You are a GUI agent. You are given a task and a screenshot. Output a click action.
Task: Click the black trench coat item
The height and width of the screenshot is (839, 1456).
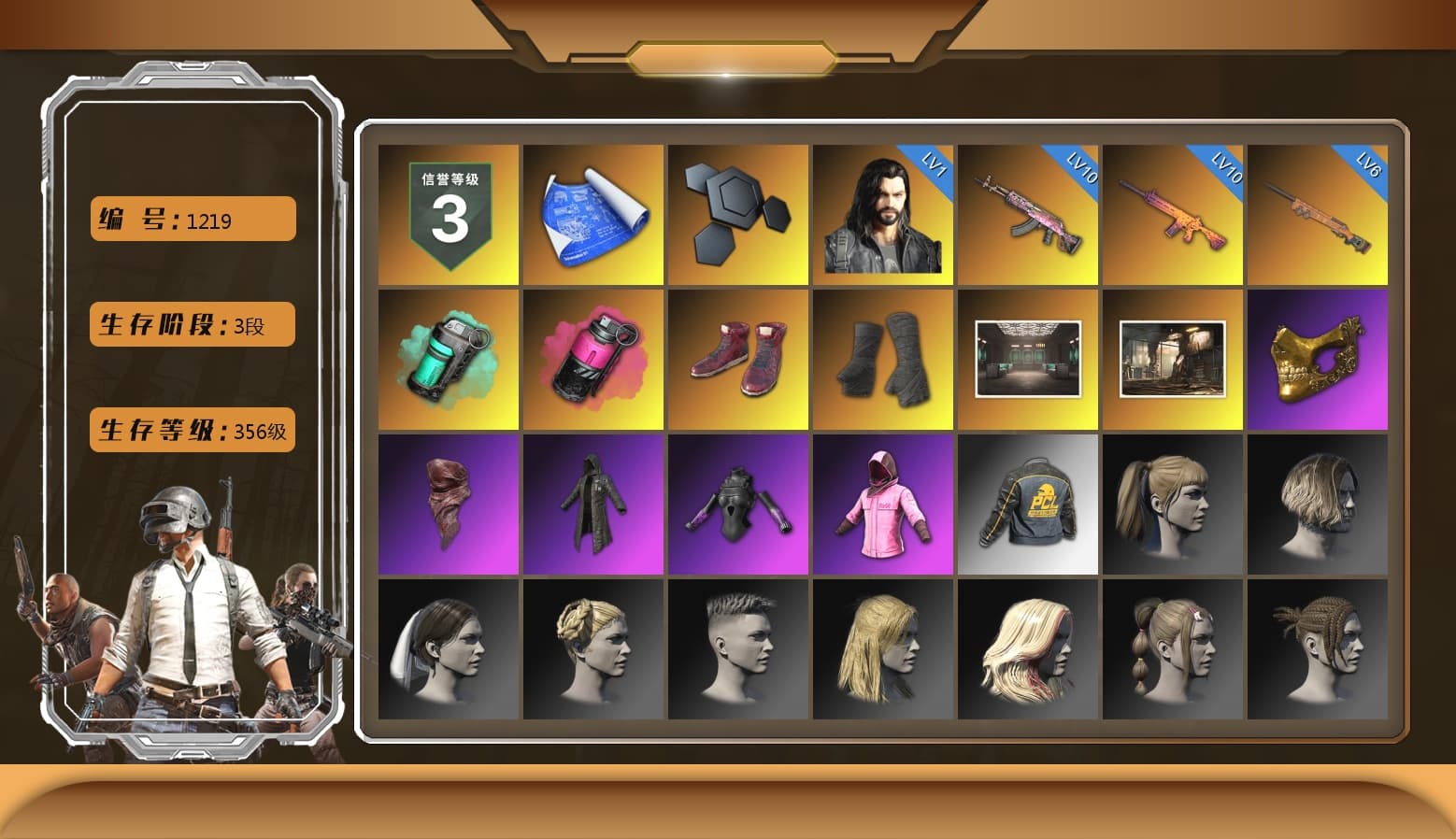pyautogui.click(x=592, y=504)
